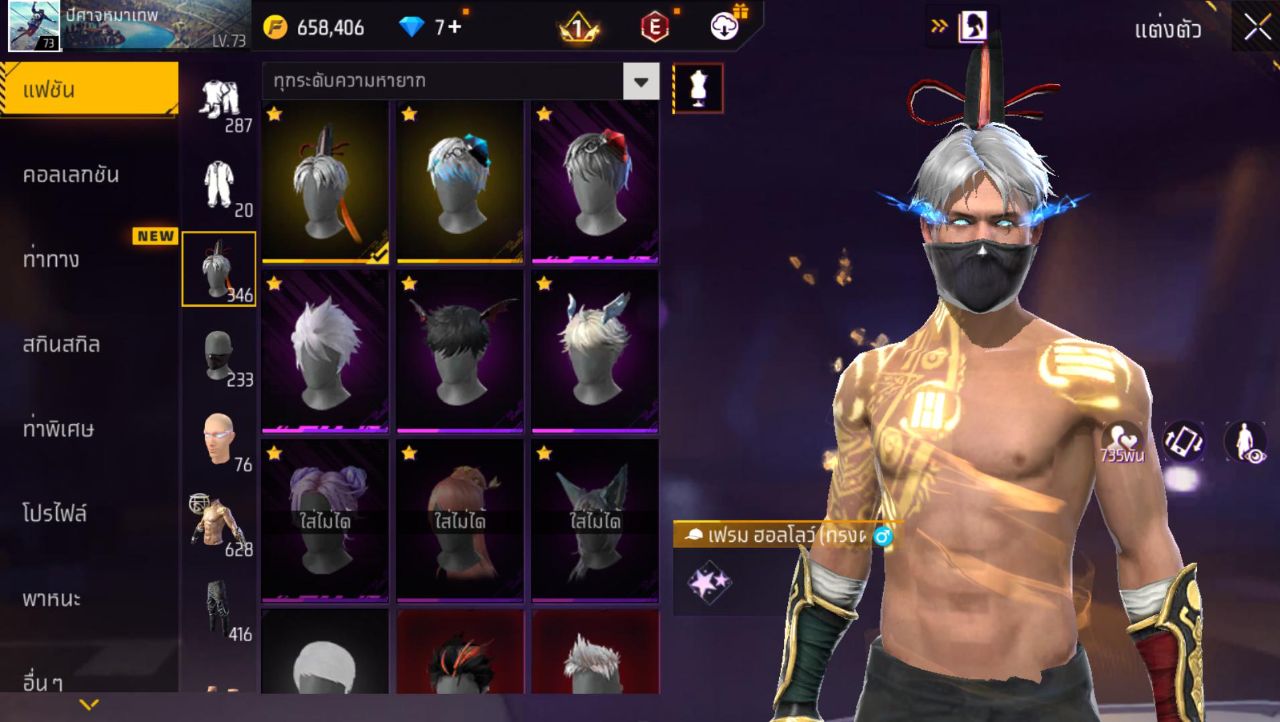Equip the silver hair with blue cap
This screenshot has height=722, width=1280.
point(459,181)
